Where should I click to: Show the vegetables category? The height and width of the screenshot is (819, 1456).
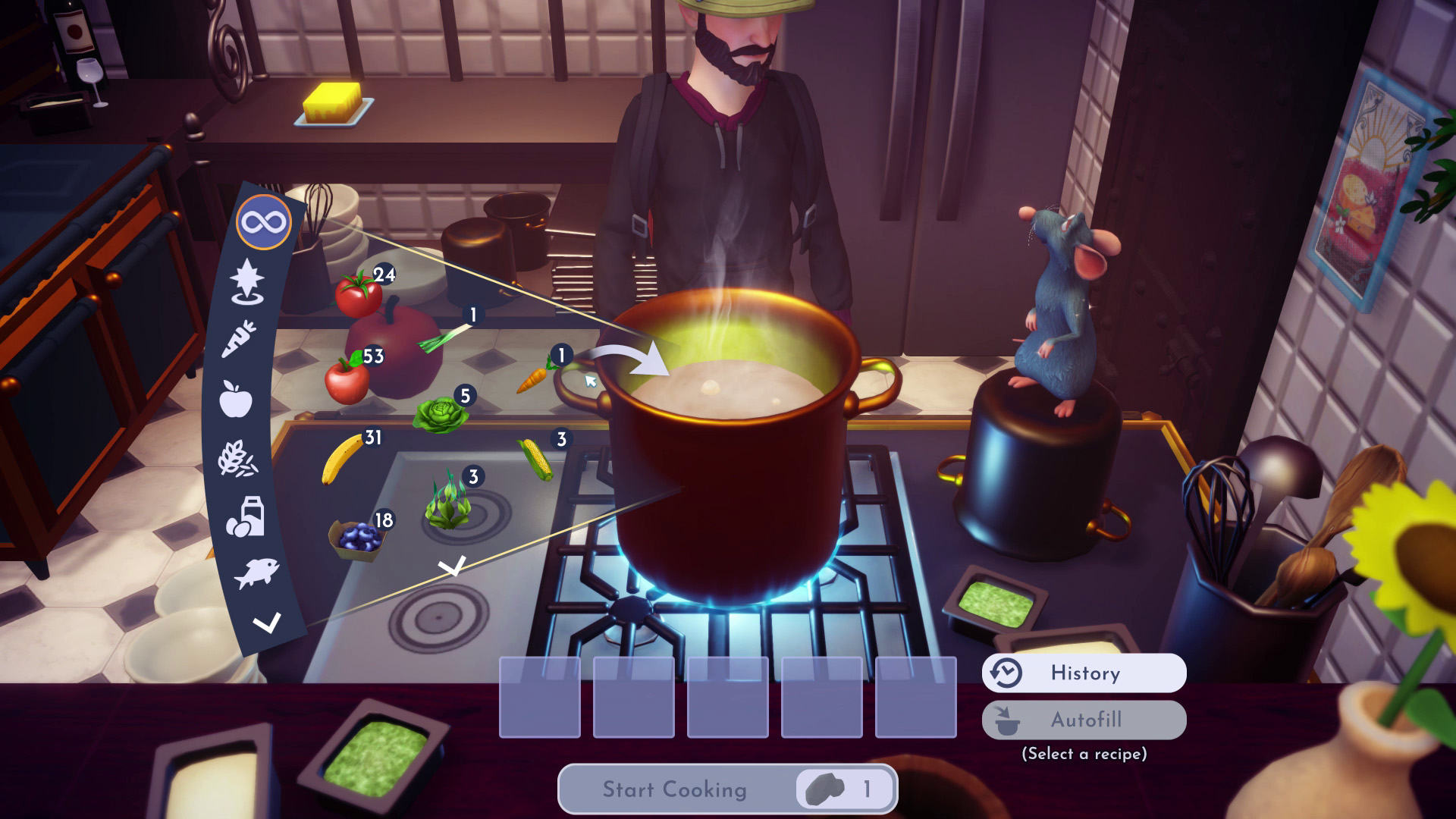pos(239,338)
